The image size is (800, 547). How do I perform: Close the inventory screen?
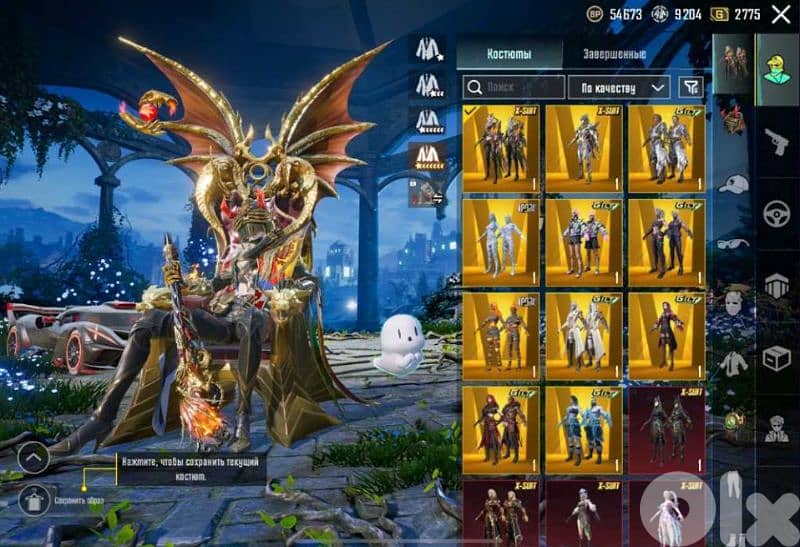[x=781, y=14]
